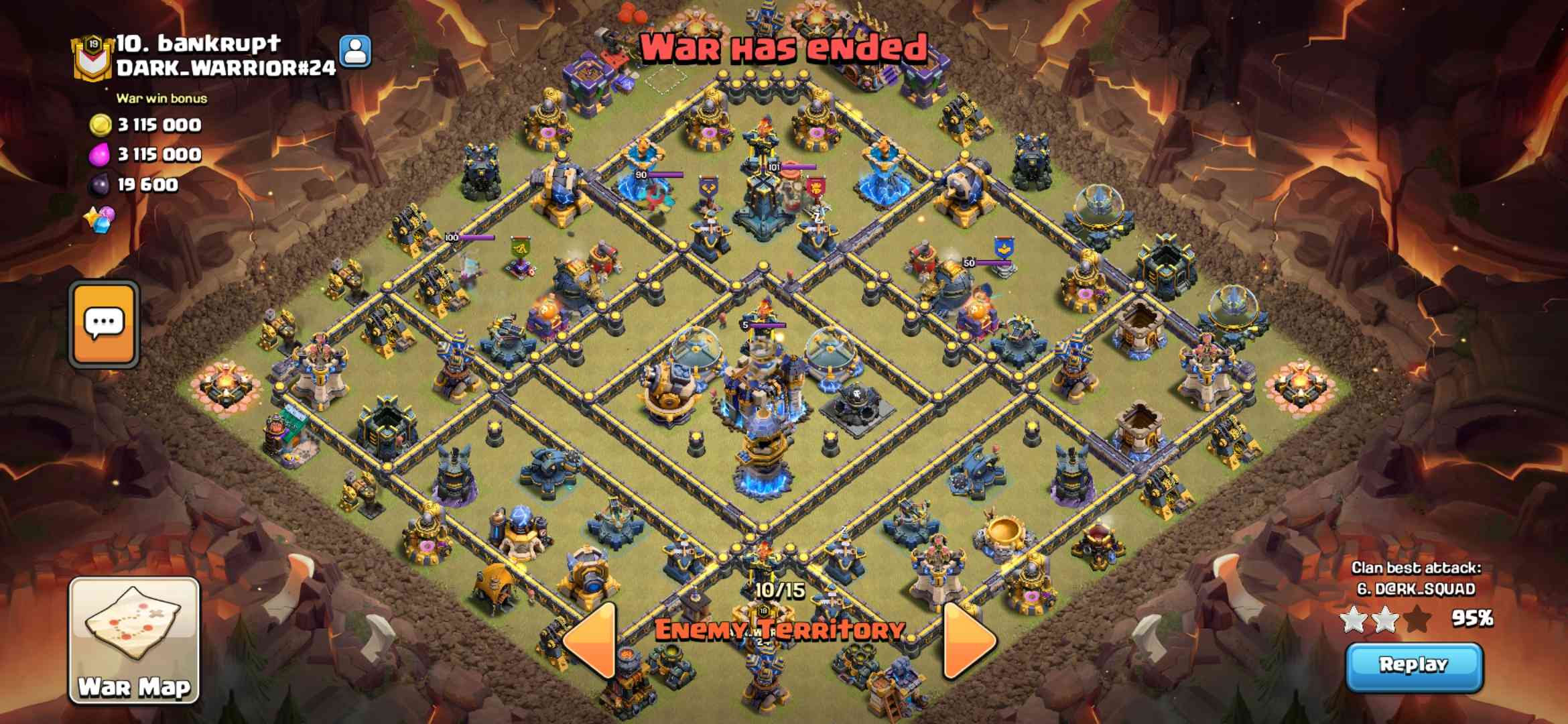
Task: View bankrupt's player profile icon
Action: pos(354,51)
